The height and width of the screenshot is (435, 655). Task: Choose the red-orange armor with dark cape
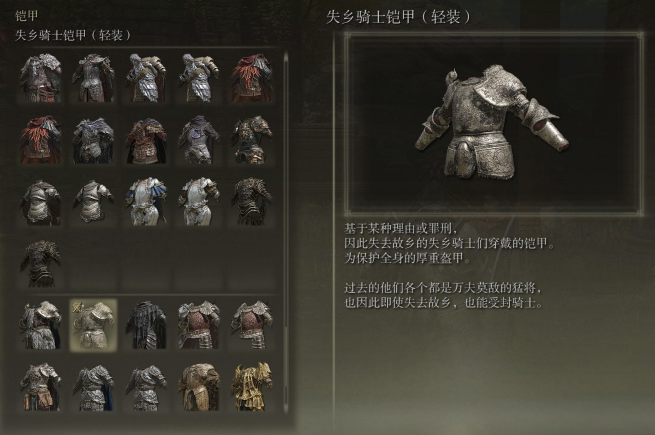pos(41,140)
